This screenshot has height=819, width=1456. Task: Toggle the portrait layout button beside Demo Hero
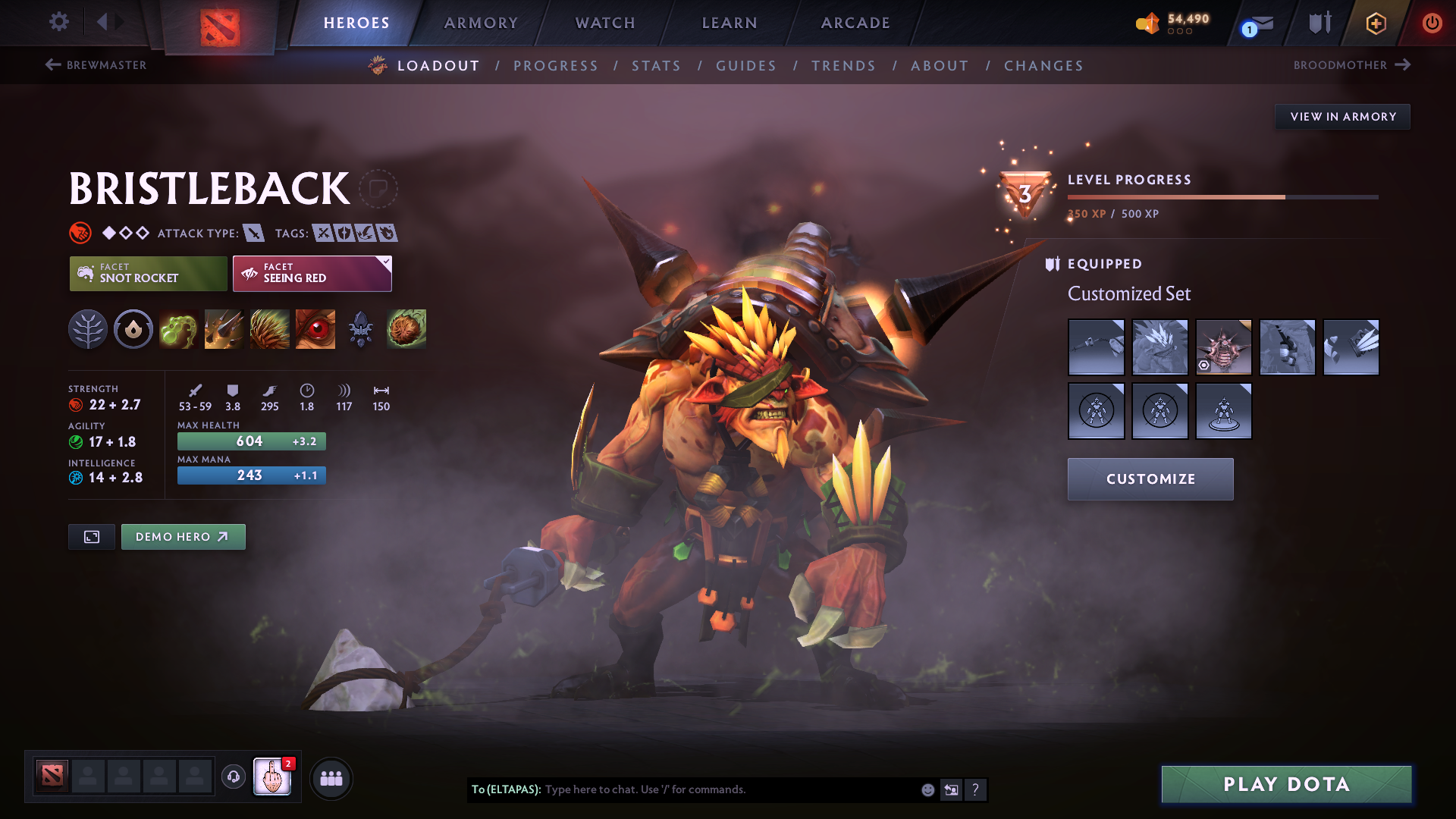(91, 536)
